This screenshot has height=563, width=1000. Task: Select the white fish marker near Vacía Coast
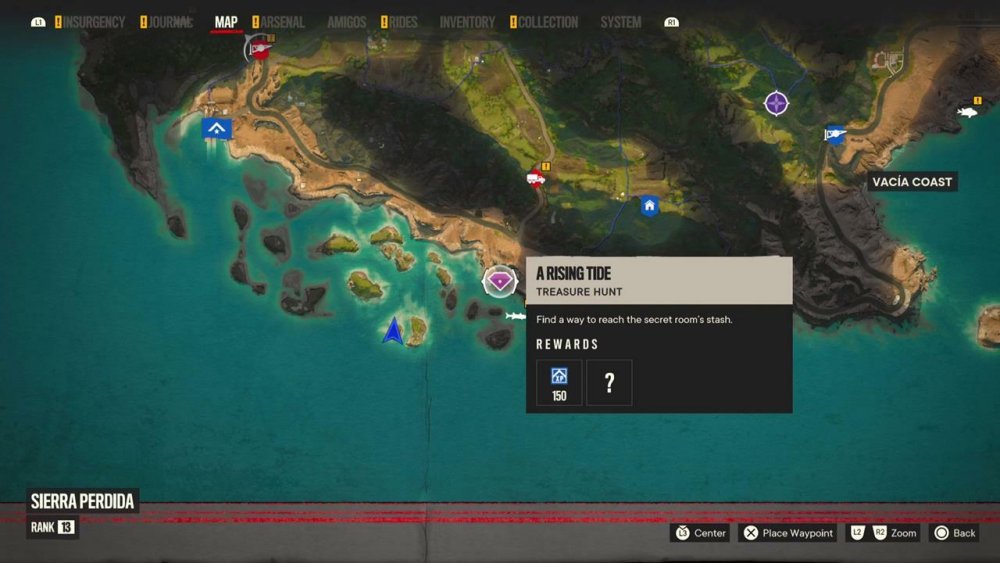click(967, 112)
